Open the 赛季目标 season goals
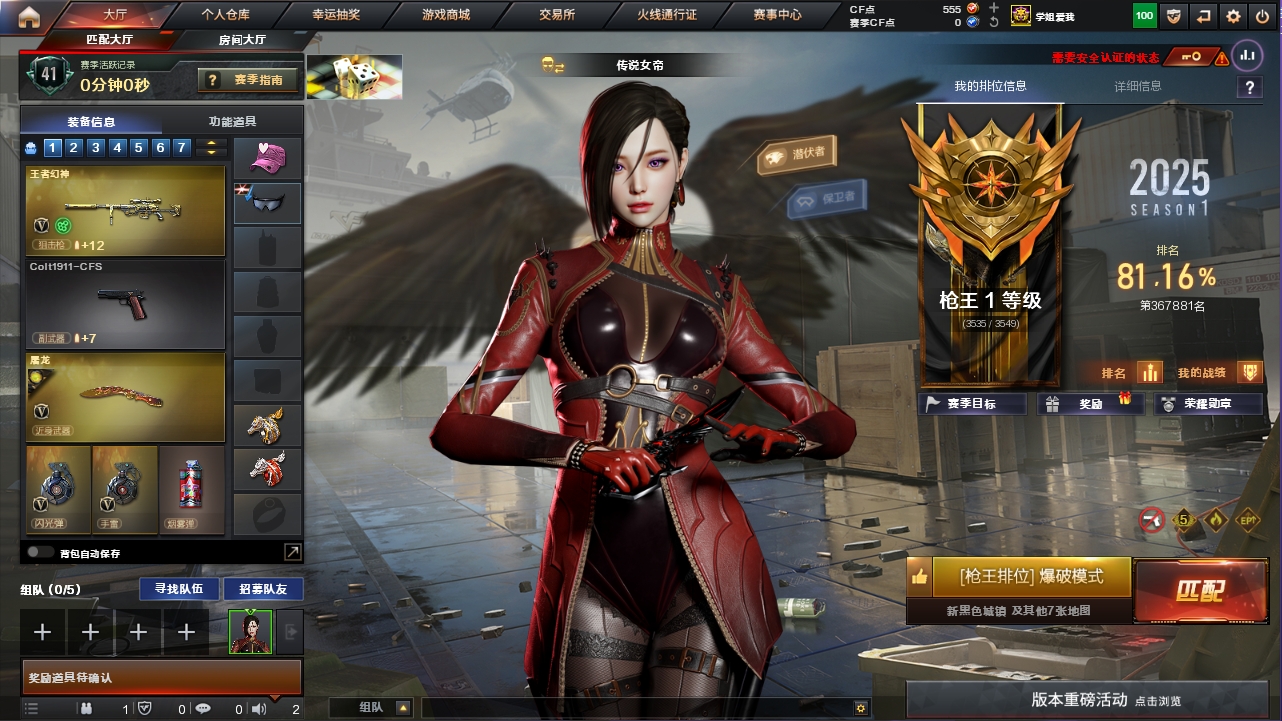1282x721 pixels. (972, 404)
